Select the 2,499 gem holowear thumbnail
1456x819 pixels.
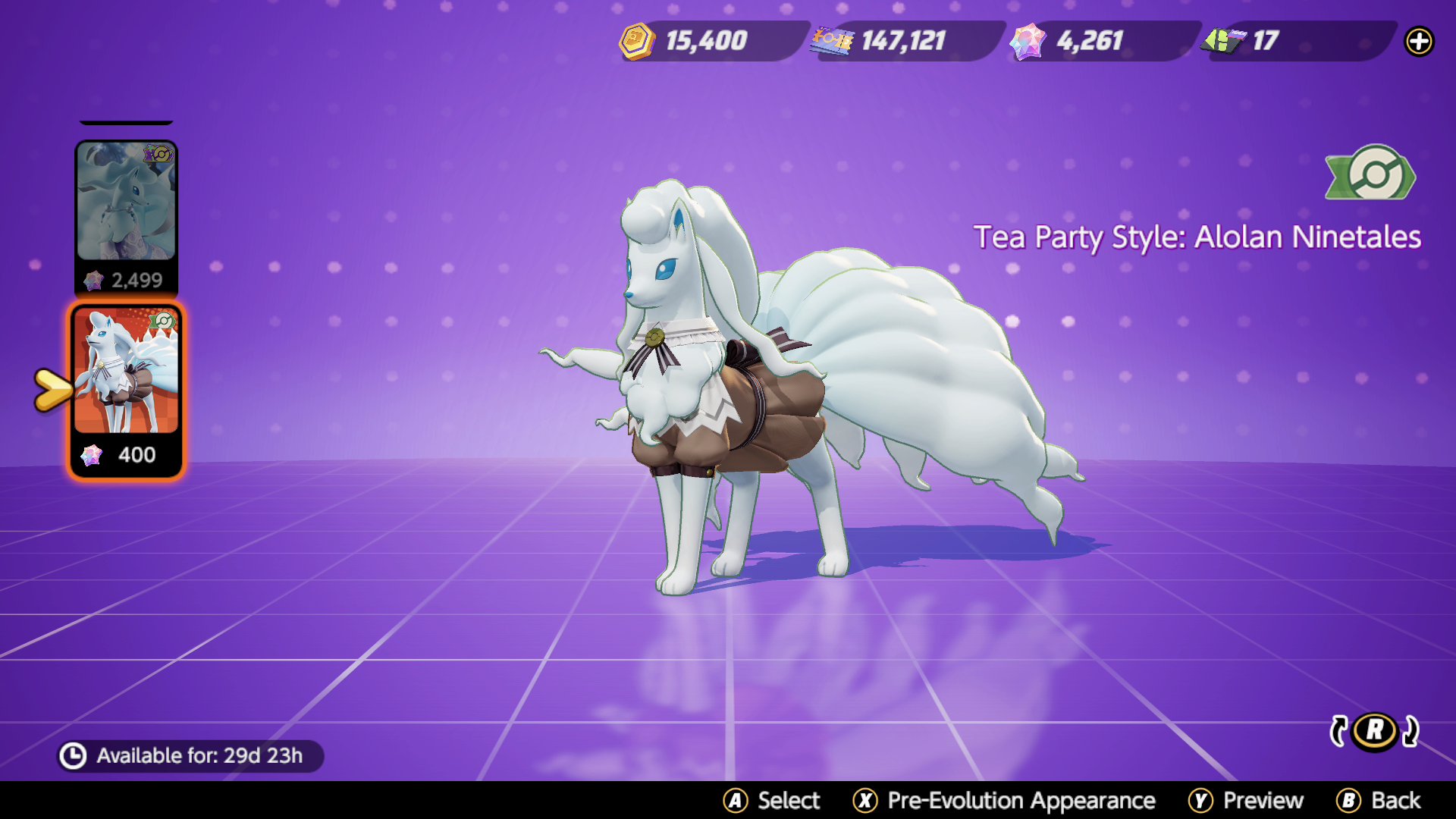coord(126,215)
